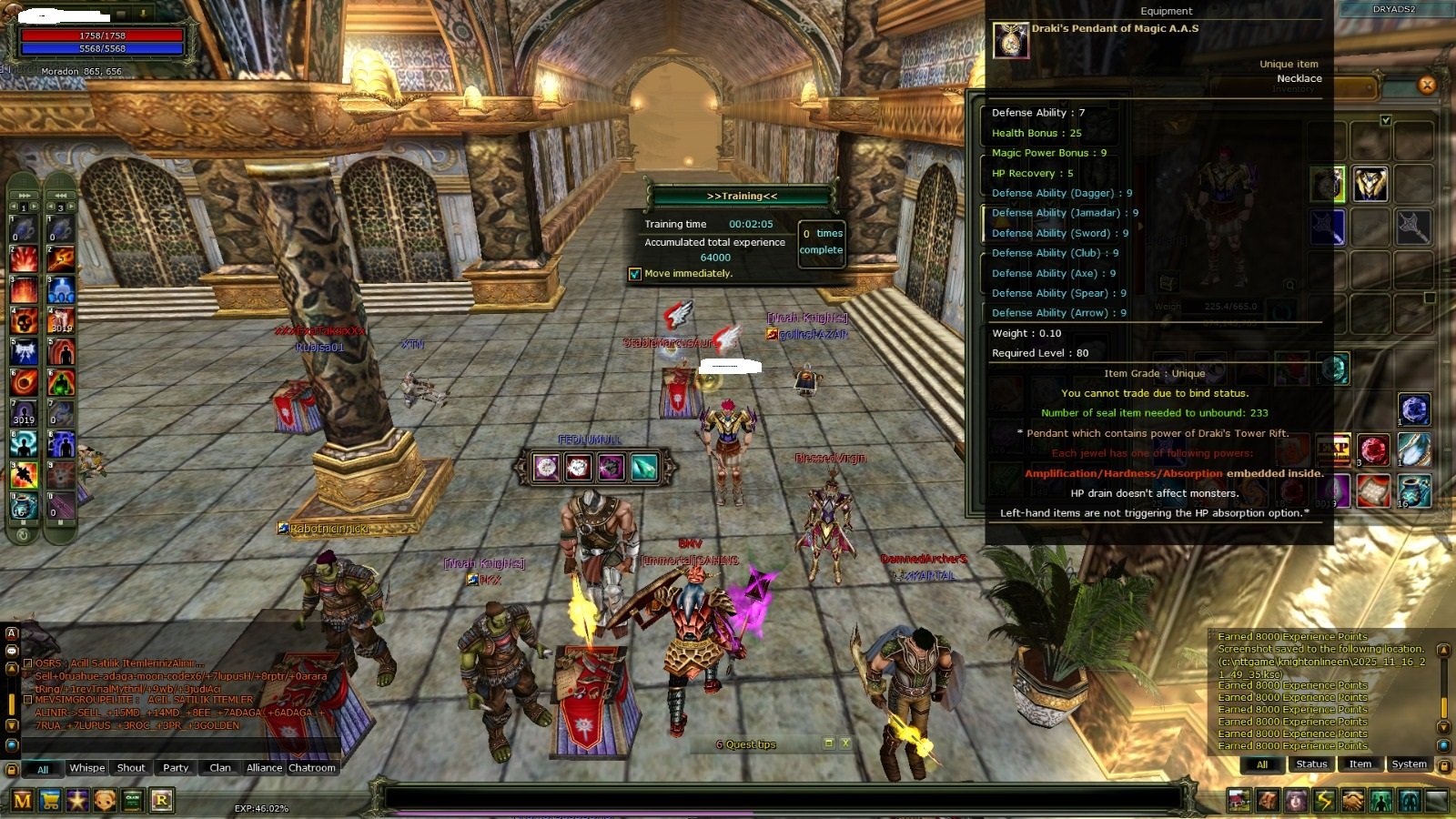Open the shopping cart store icon

[51, 801]
